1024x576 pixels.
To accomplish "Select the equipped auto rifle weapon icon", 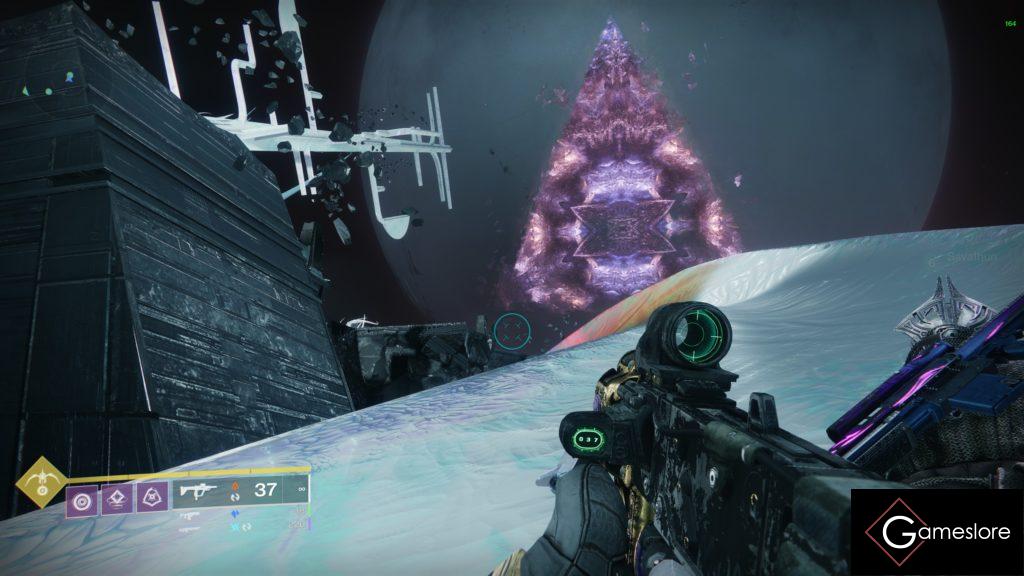I will click(196, 490).
